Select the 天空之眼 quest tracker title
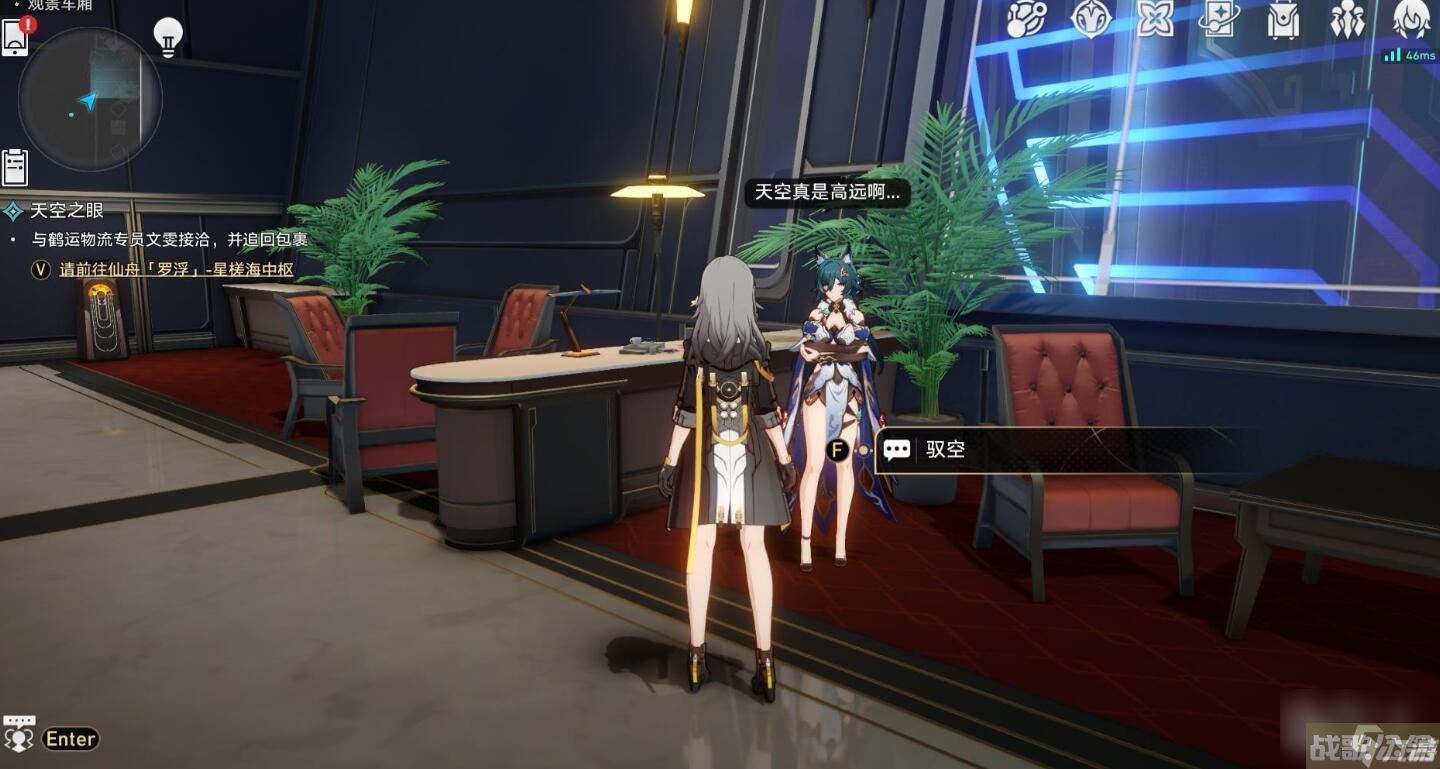This screenshot has width=1440, height=769. pyautogui.click(x=67, y=210)
